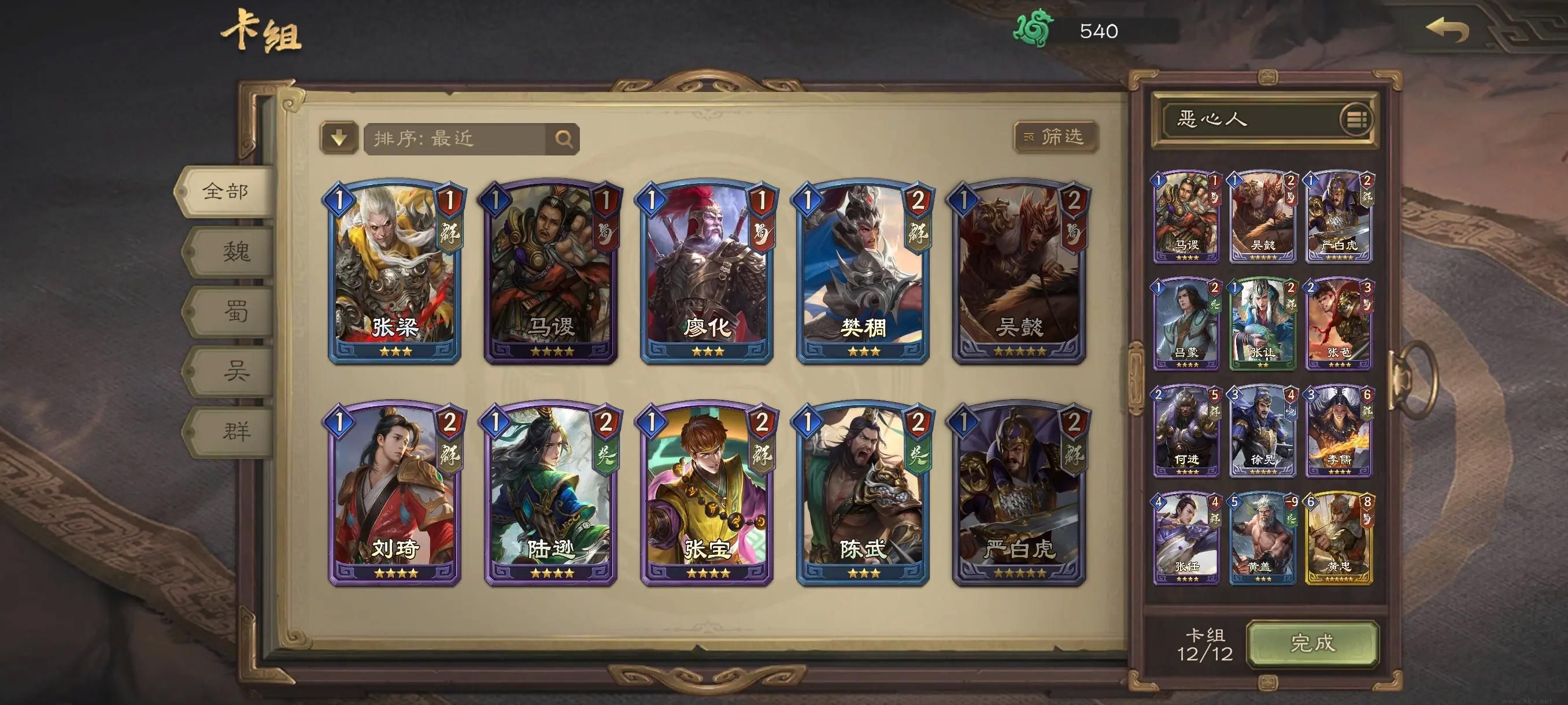Toggle the sort direction arrow button
Screen dimensions: 1568x705
click(339, 138)
